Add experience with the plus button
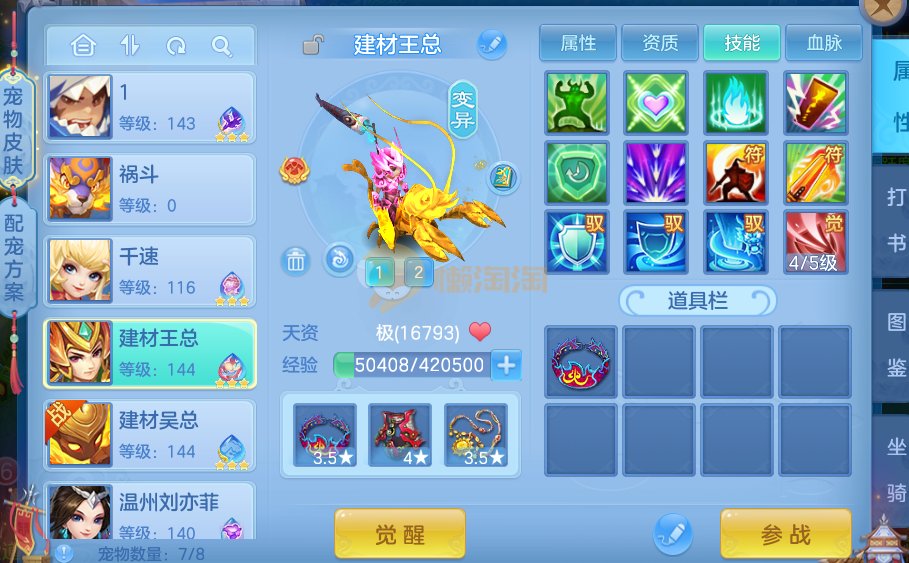 [x=507, y=365]
